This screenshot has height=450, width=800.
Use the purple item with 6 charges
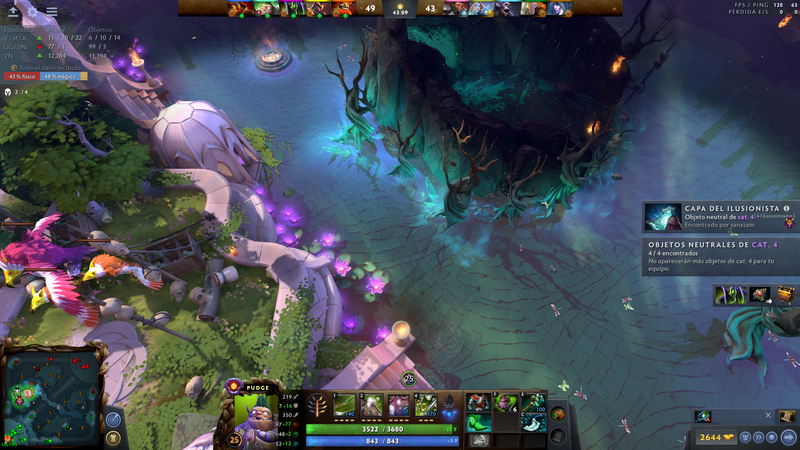[505, 402]
